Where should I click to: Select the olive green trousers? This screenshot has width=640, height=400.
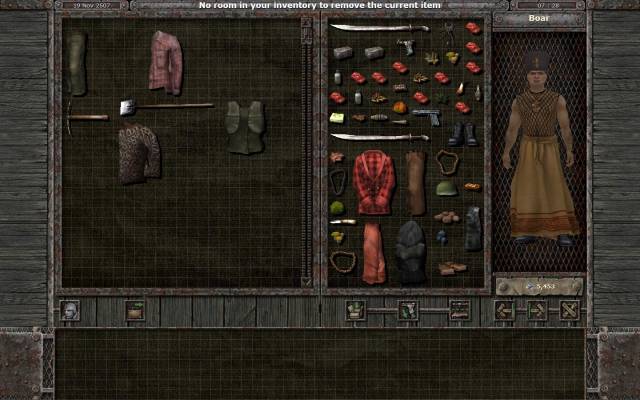[x=77, y=62]
